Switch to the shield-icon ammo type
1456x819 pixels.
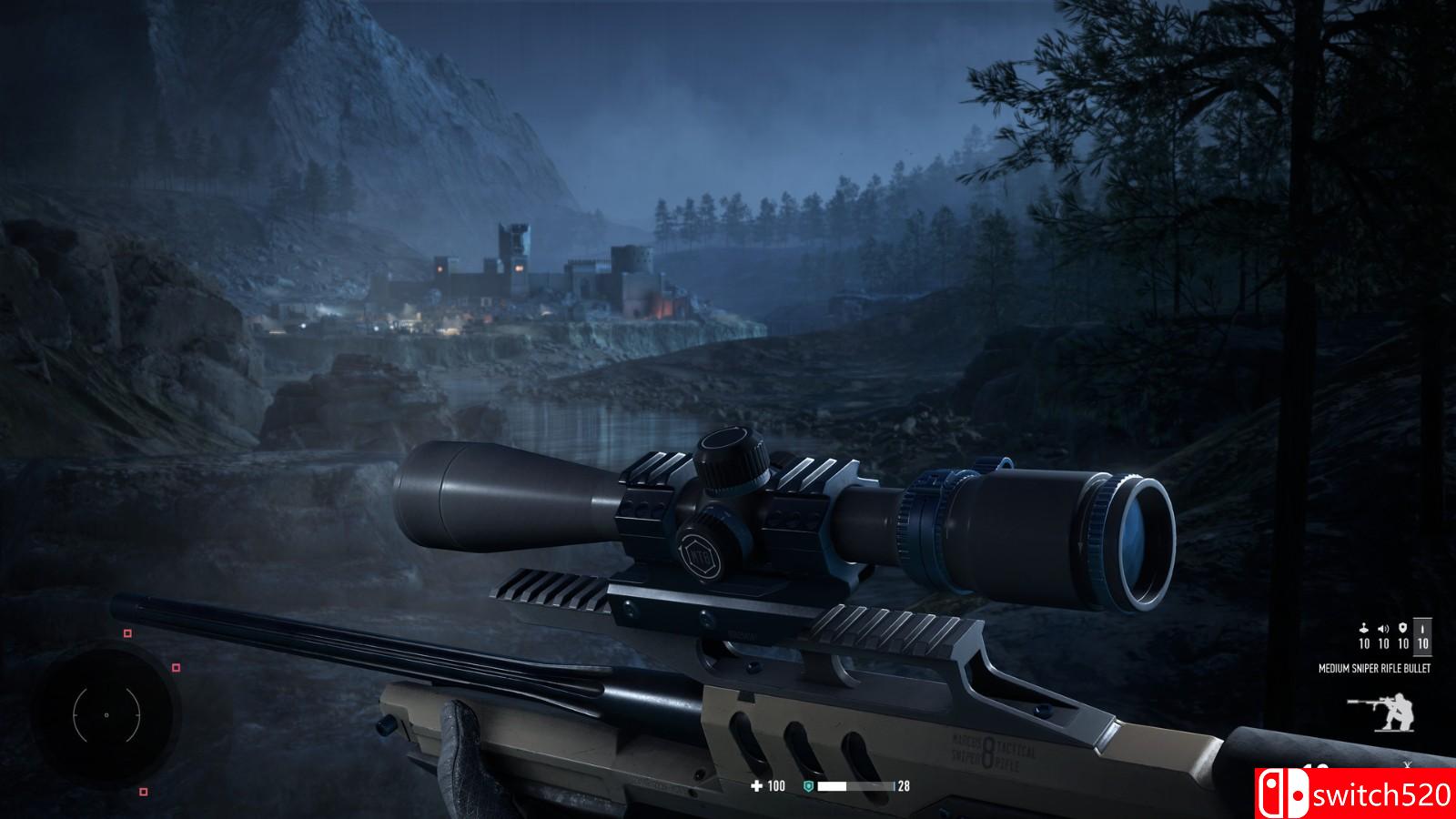pos(1403,636)
